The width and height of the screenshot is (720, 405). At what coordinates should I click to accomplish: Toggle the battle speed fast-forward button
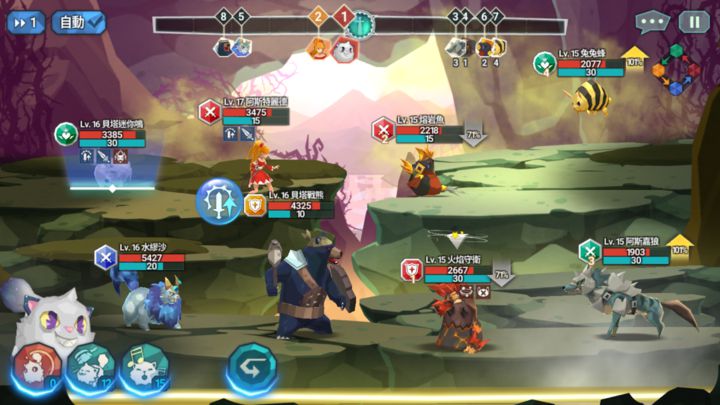point(23,21)
